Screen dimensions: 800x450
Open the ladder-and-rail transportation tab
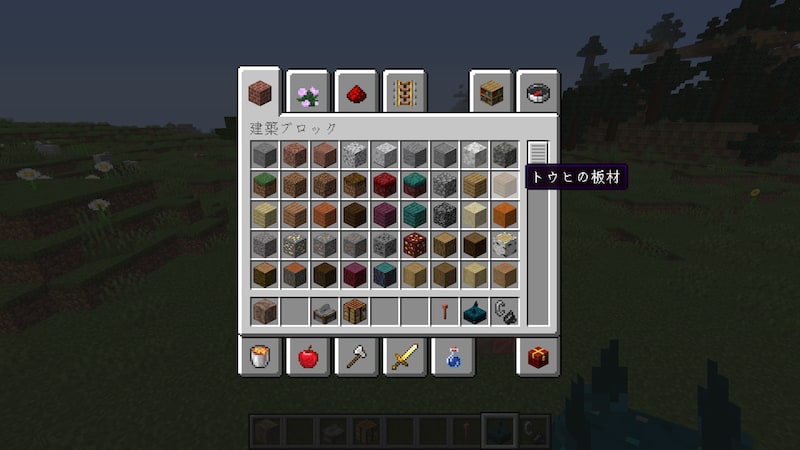pyautogui.click(x=405, y=94)
